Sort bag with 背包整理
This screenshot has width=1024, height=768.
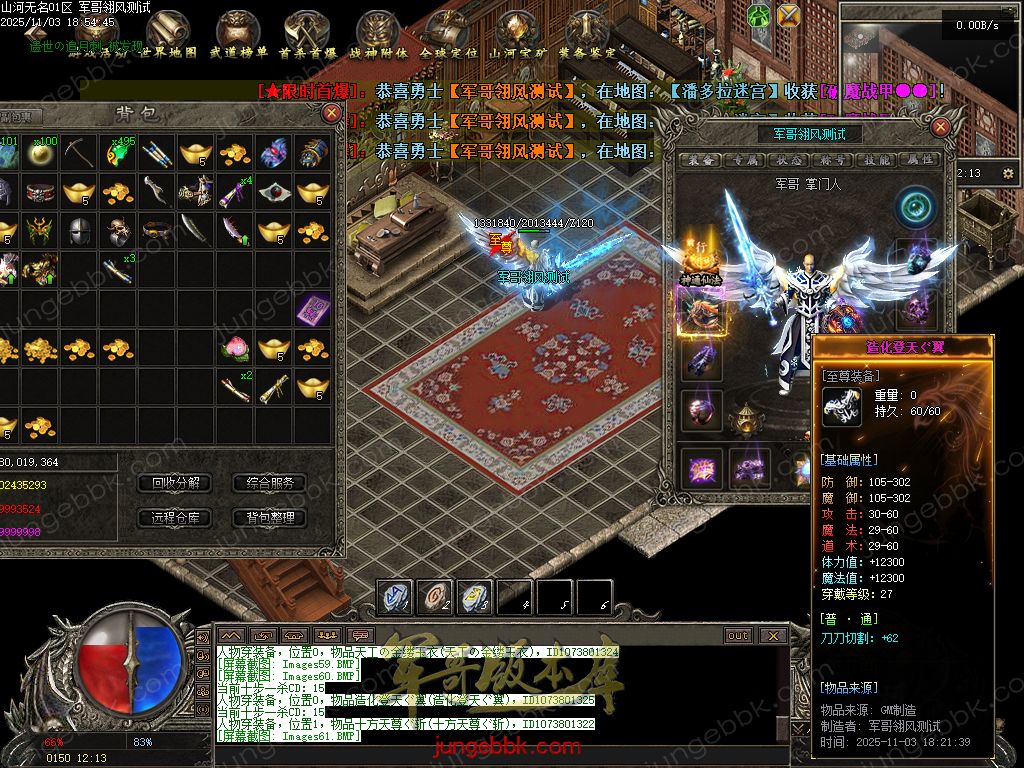point(269,518)
